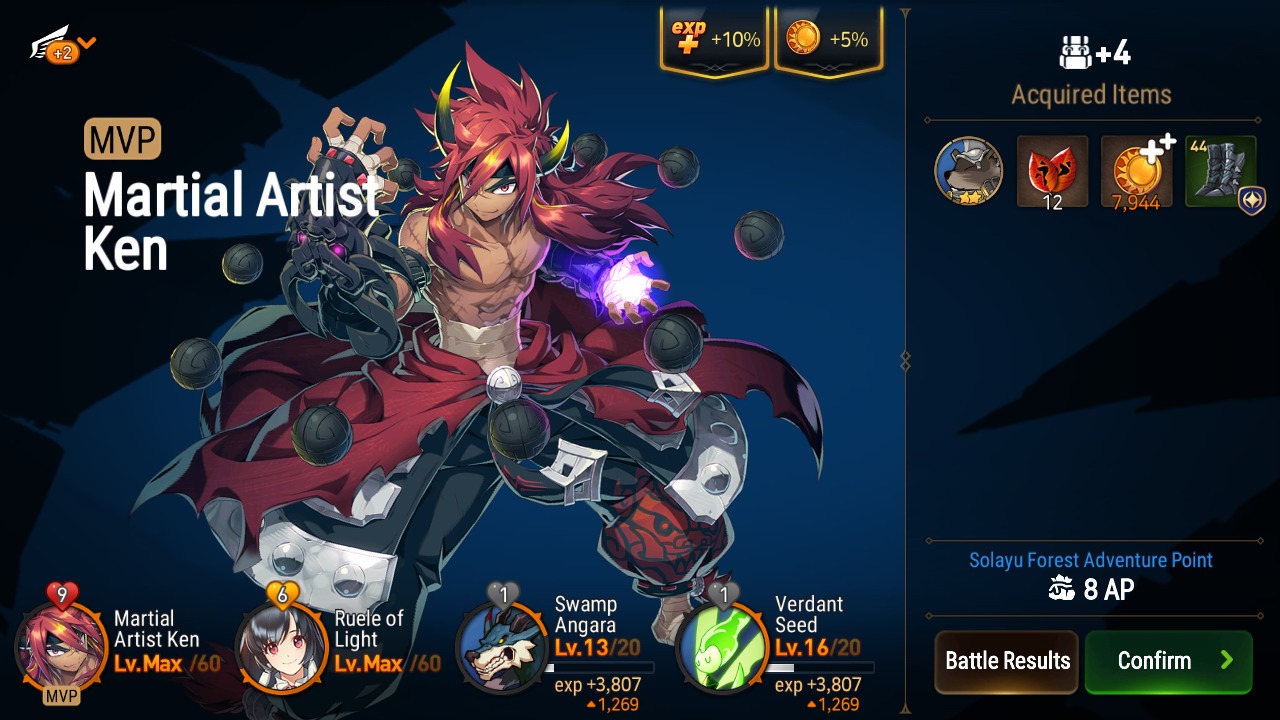
Task: Open the Battle Results details
Action: [1007, 661]
